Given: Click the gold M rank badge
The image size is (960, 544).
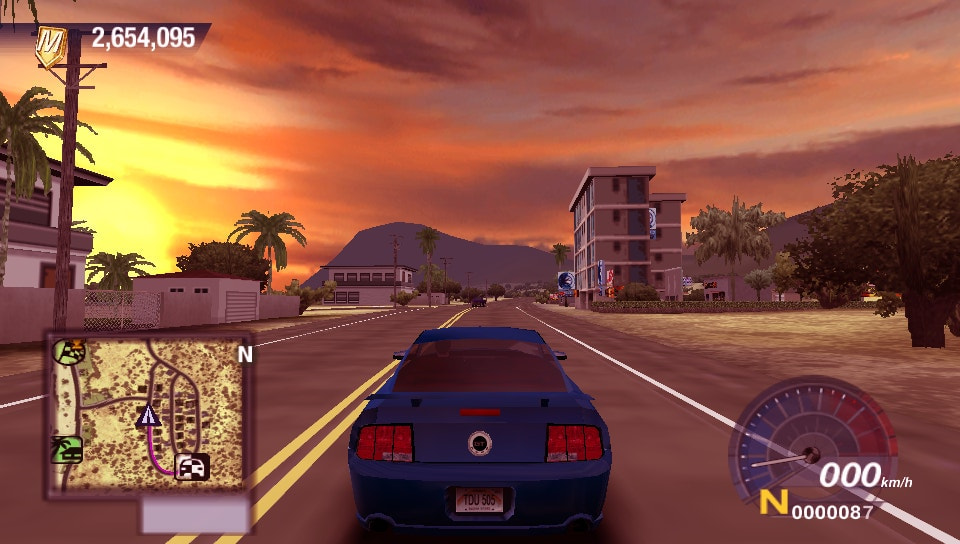Looking at the screenshot, I should [49, 45].
